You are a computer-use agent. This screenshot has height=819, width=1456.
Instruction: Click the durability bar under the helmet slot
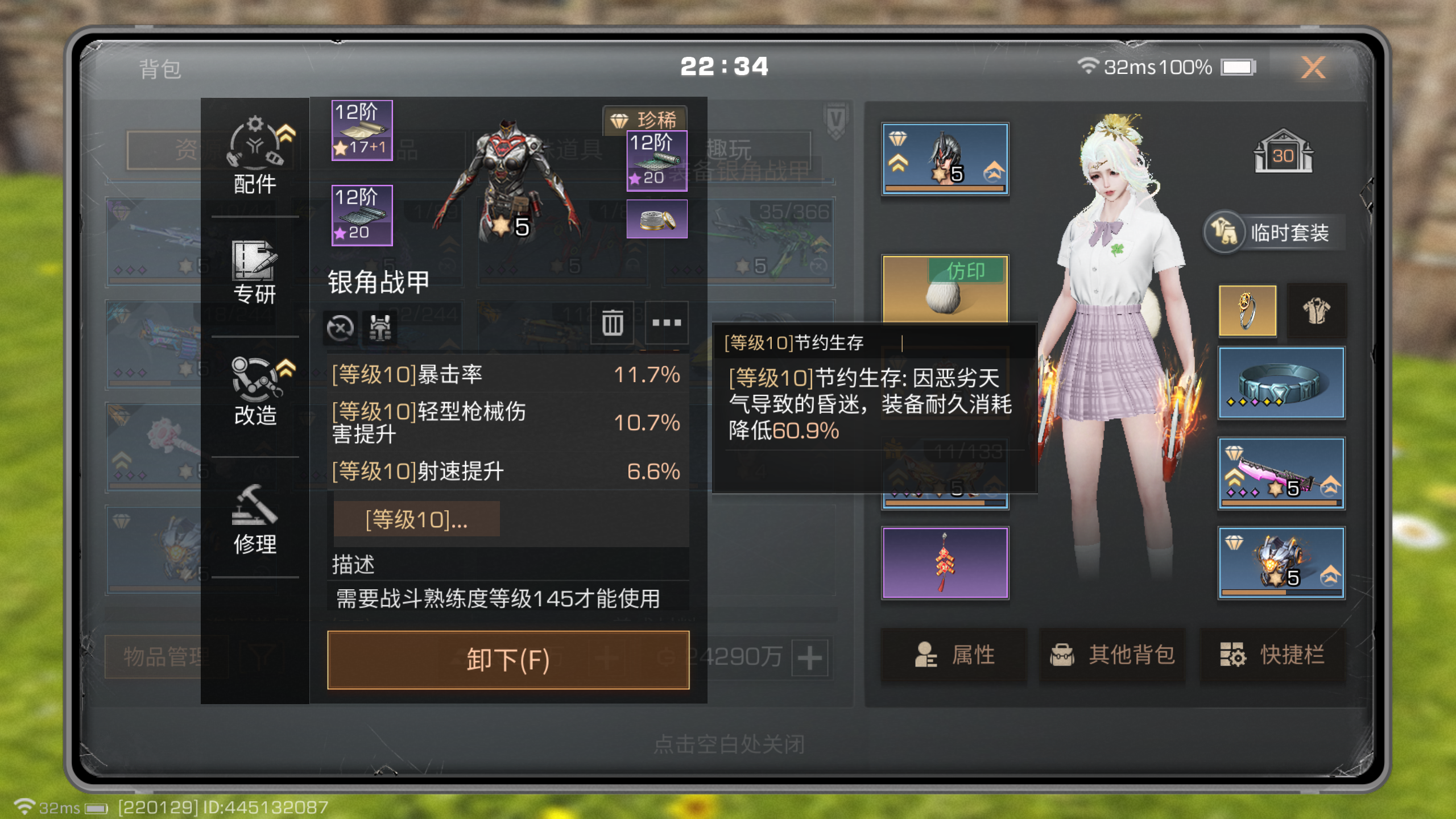pyautogui.click(x=944, y=189)
